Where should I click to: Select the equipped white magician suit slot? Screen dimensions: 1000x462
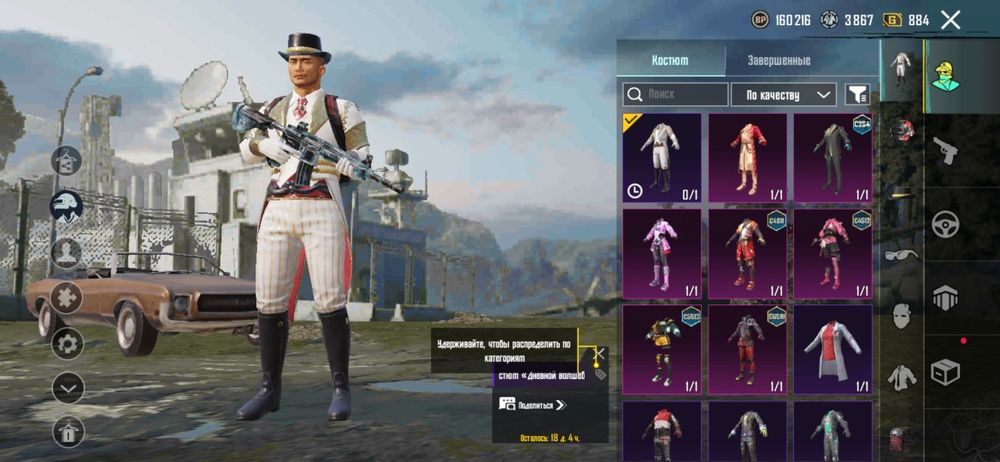pos(661,157)
